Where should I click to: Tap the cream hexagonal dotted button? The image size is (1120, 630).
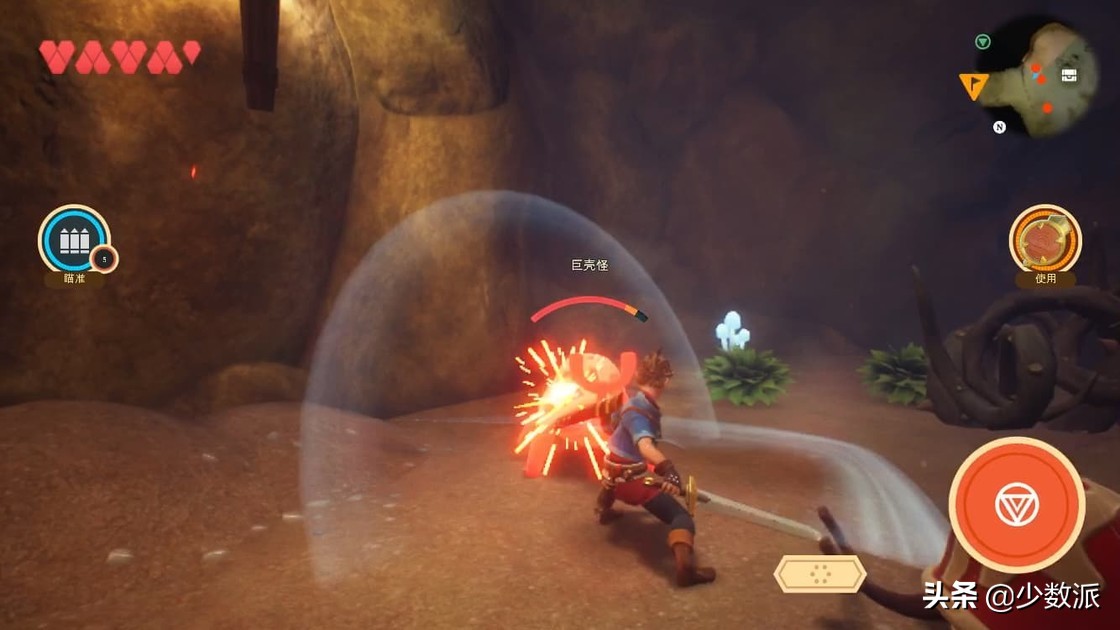820,574
